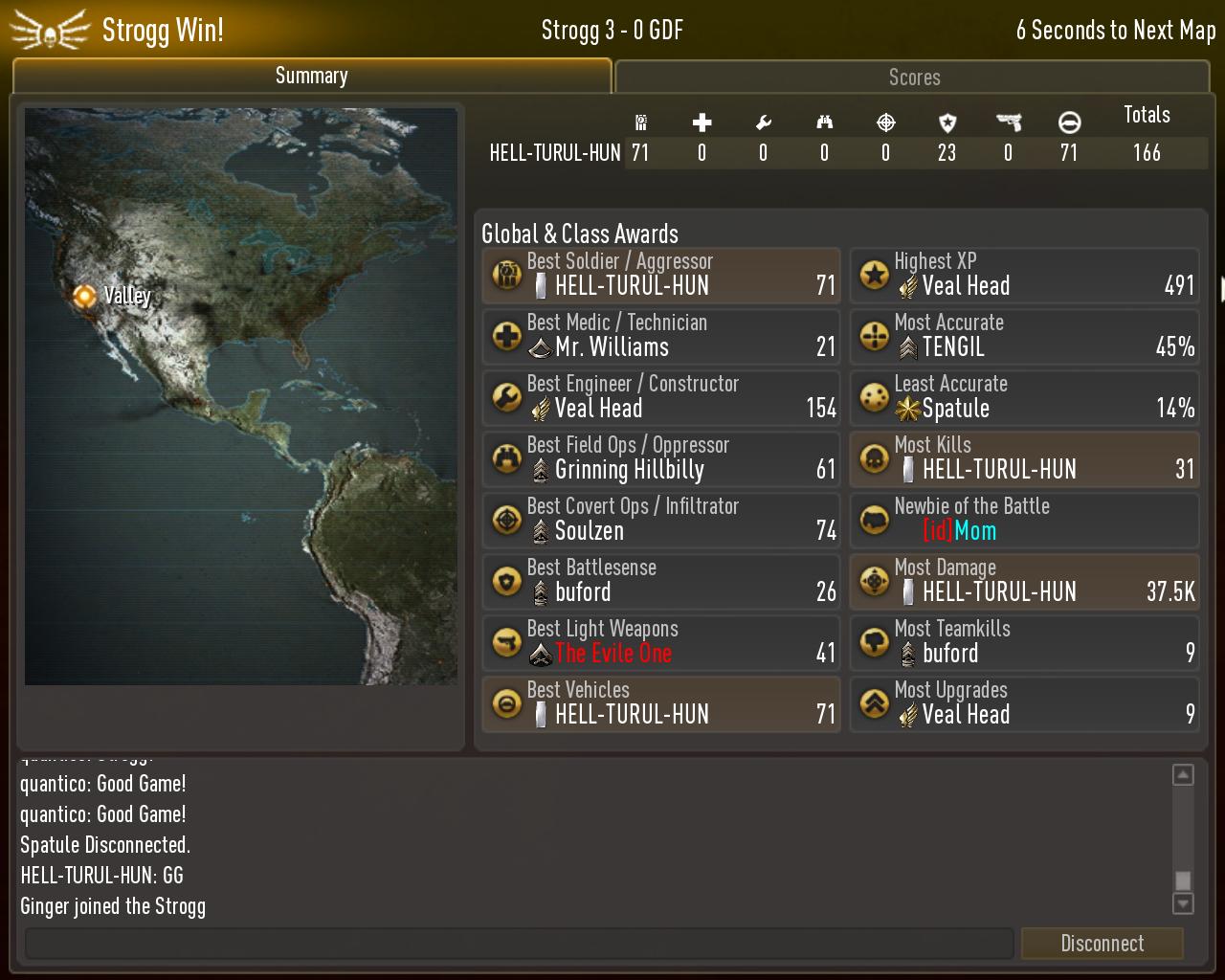Choose the Best Medic / Technician award
1225x980 pixels.
[661, 337]
